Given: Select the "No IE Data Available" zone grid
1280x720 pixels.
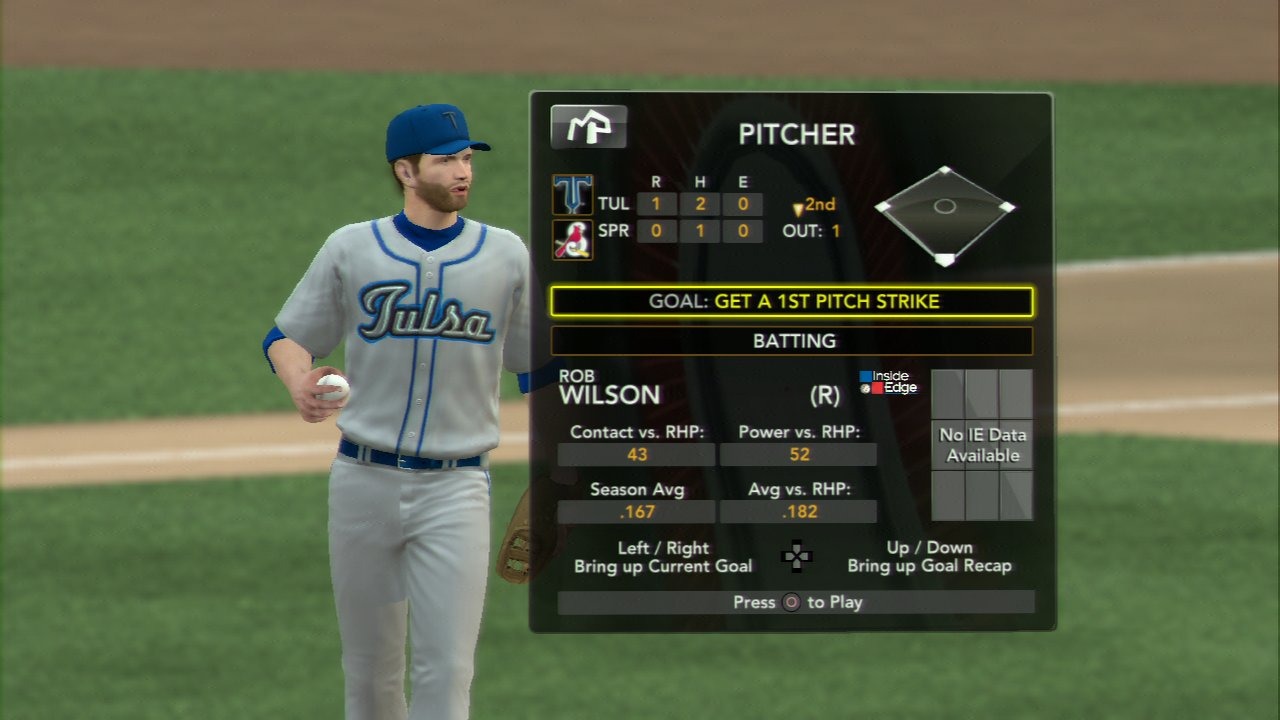Looking at the screenshot, I should pyautogui.click(x=982, y=445).
